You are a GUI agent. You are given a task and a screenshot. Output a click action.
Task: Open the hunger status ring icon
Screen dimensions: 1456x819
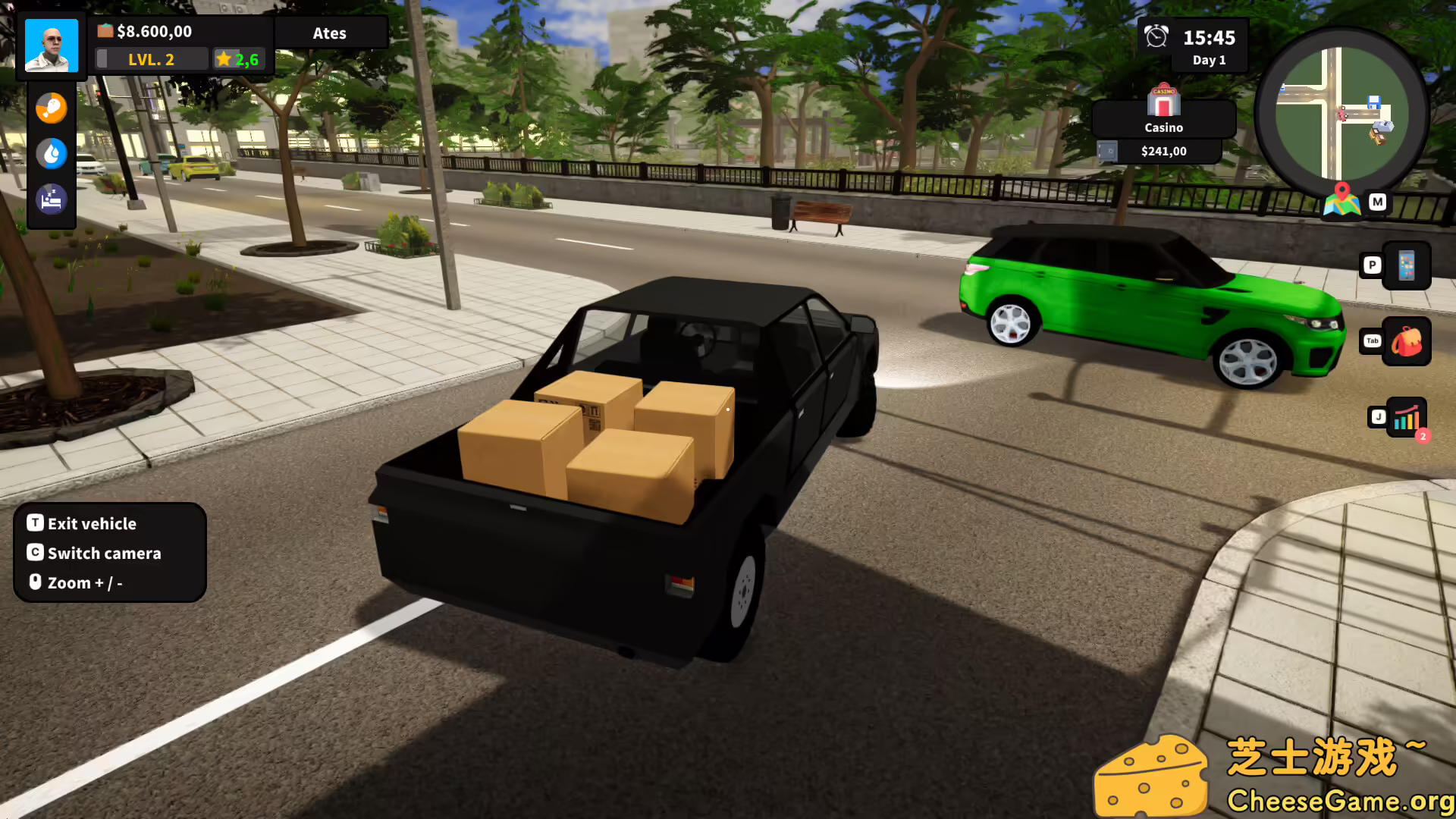click(51, 108)
